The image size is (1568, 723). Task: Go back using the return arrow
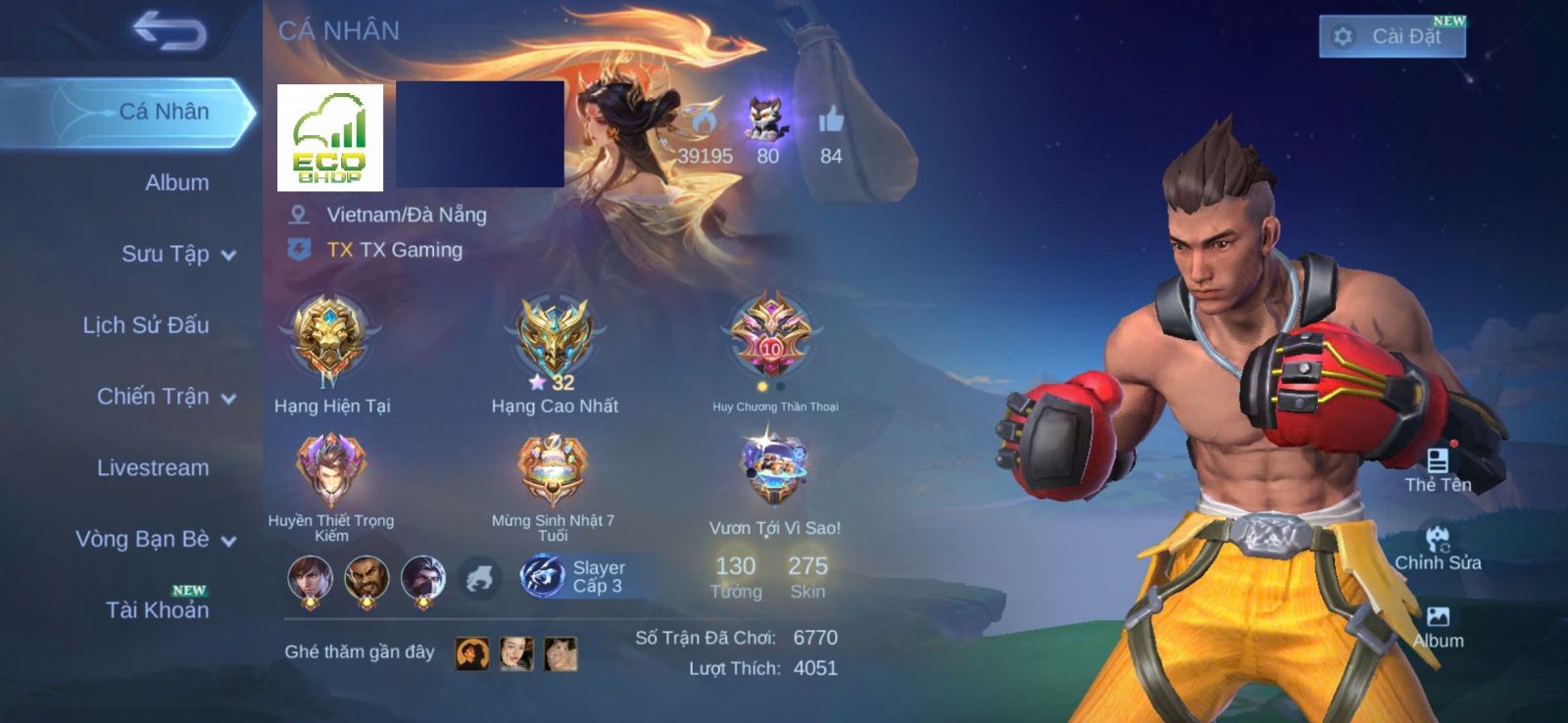tap(170, 30)
